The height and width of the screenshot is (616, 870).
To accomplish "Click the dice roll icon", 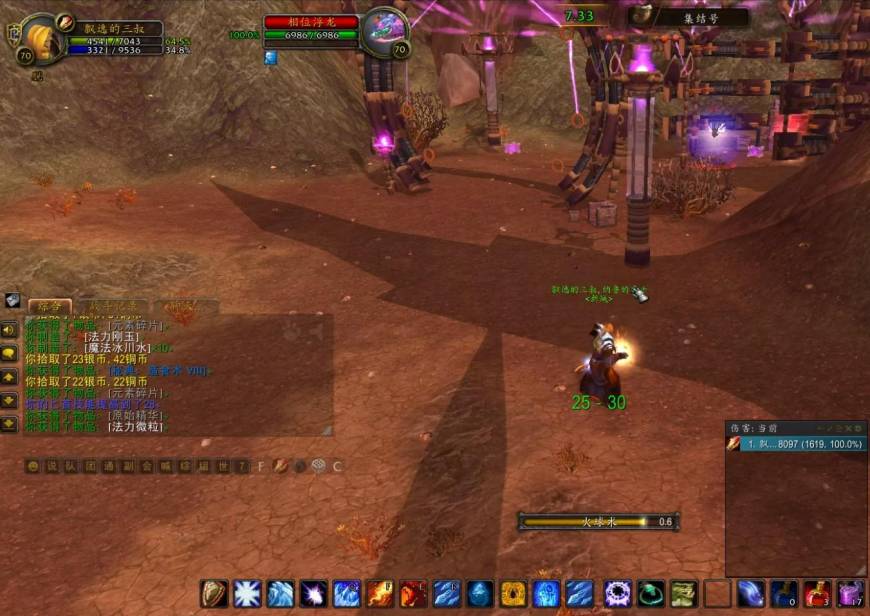I will tap(318, 466).
